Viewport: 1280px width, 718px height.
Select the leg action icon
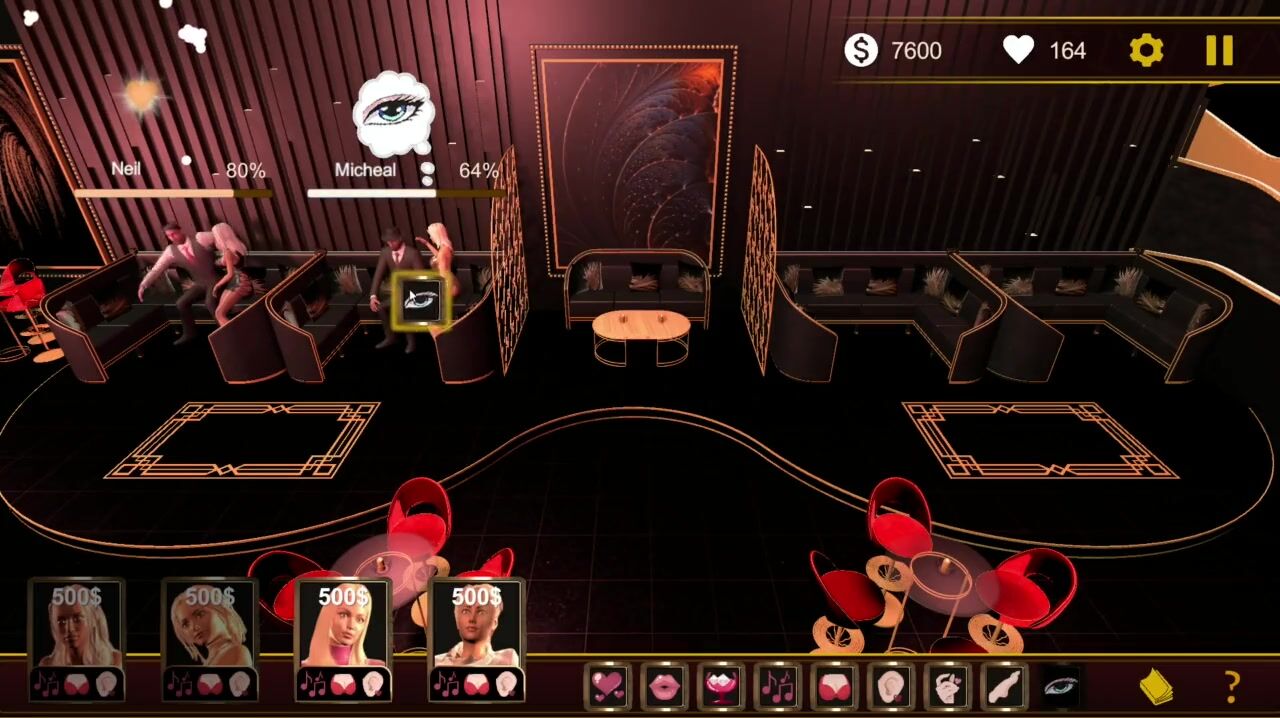(1003, 686)
